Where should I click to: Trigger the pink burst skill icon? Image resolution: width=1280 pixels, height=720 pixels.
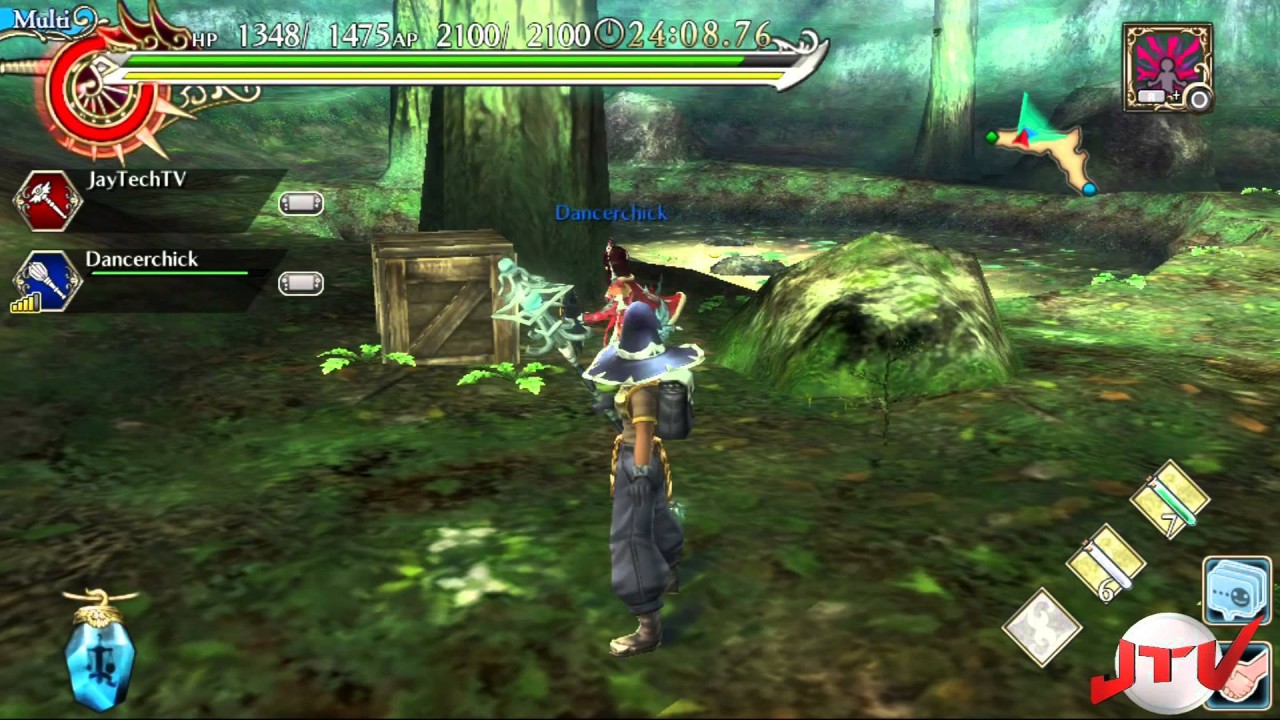1167,68
